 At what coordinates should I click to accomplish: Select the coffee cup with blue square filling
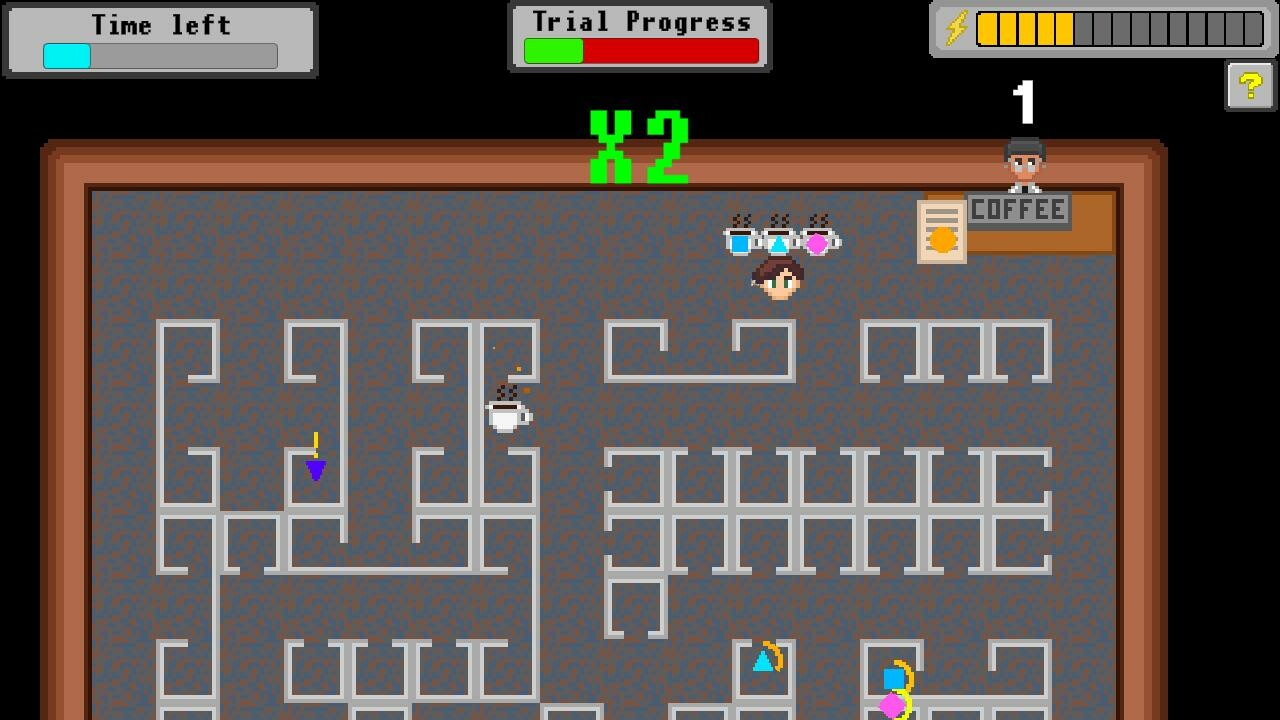click(740, 243)
